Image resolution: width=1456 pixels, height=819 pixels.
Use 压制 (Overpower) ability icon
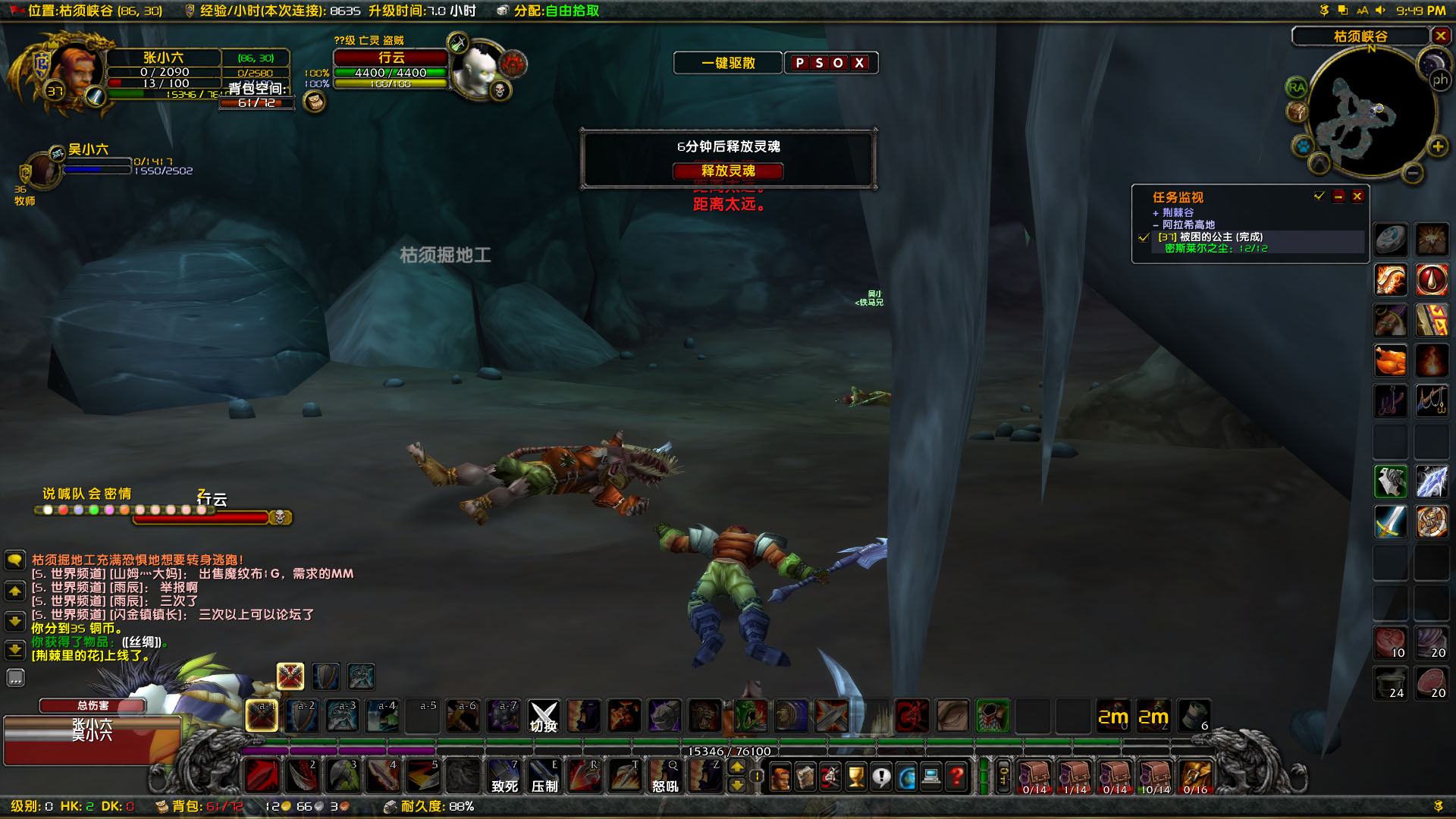click(x=544, y=776)
